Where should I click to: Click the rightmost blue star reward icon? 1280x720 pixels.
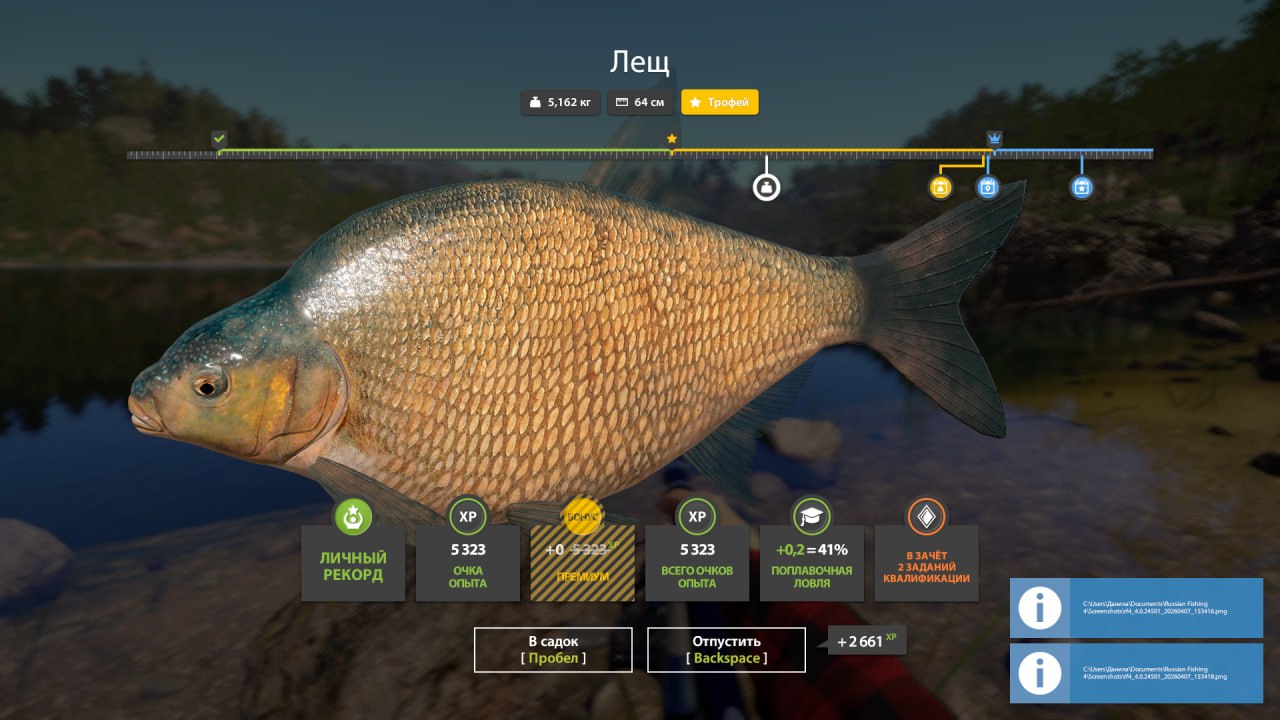point(1080,186)
